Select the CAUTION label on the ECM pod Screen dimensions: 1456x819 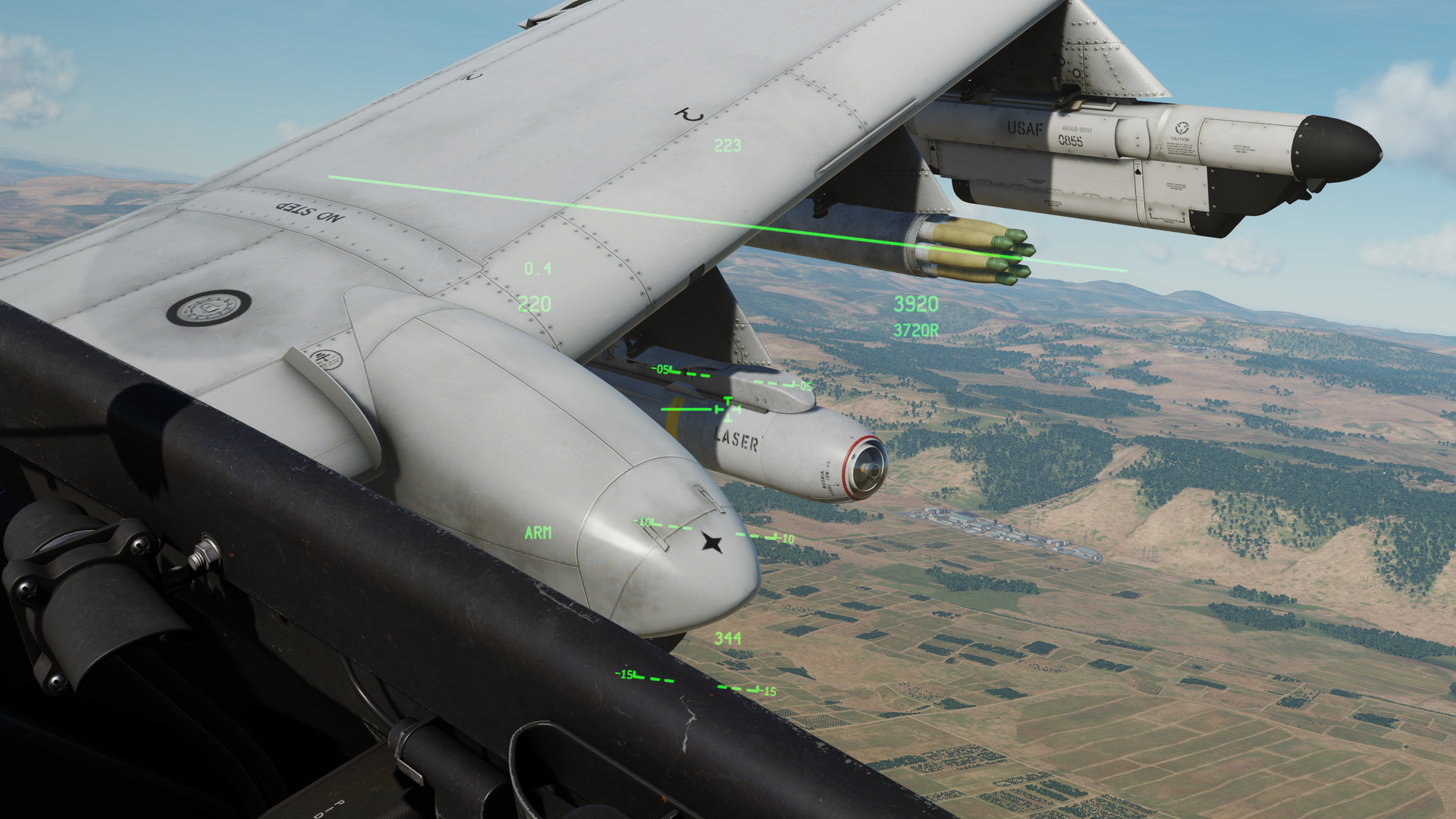pyautogui.click(x=1179, y=139)
